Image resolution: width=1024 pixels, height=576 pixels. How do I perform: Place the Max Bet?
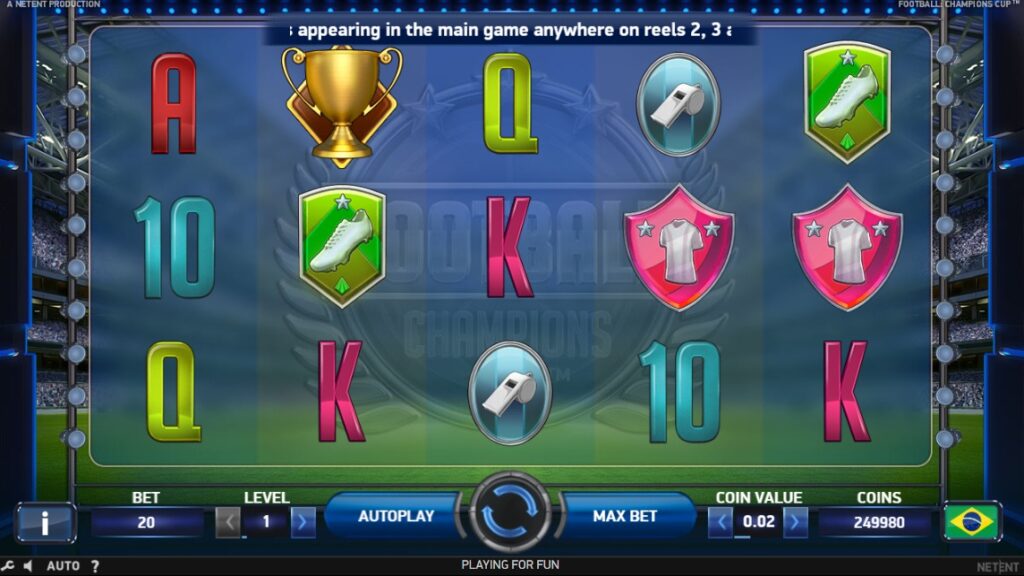(625, 516)
